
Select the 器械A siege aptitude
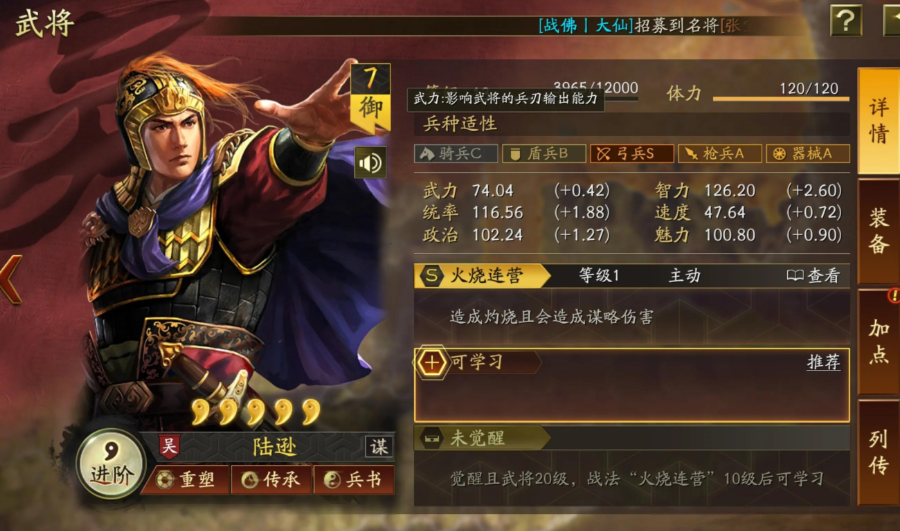click(807, 154)
